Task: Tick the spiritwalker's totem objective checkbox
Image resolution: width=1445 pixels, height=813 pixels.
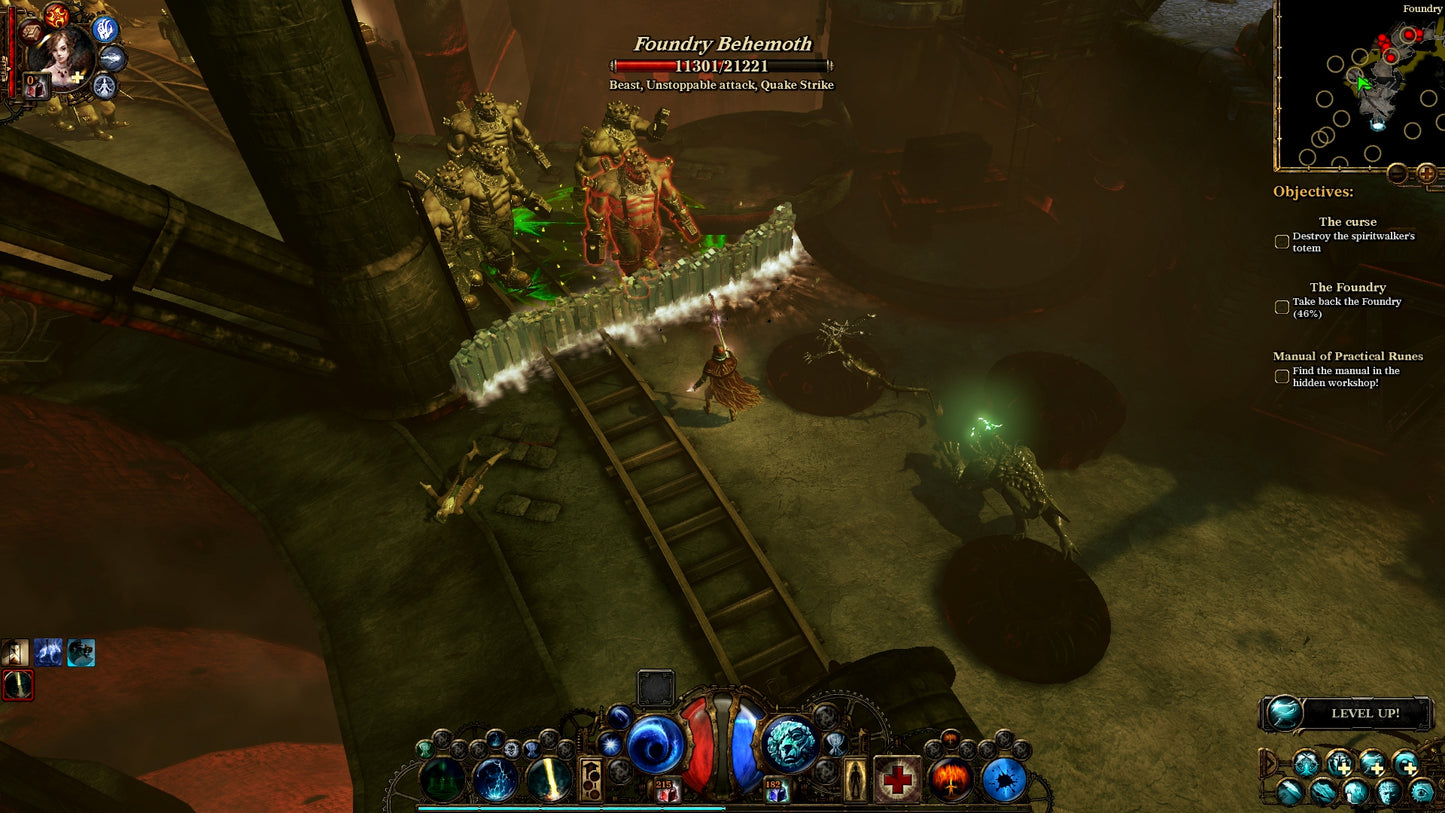Action: 1282,242
